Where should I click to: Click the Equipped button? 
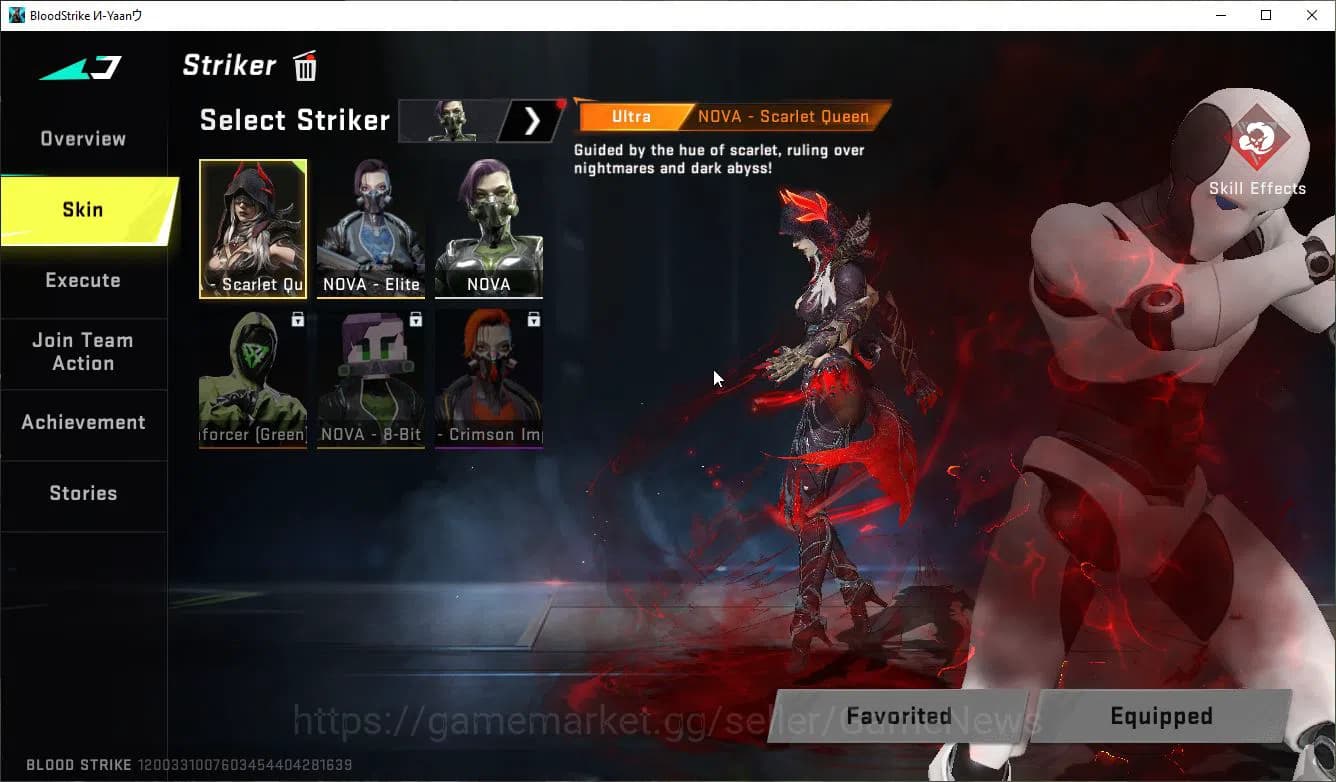pyautogui.click(x=1160, y=715)
